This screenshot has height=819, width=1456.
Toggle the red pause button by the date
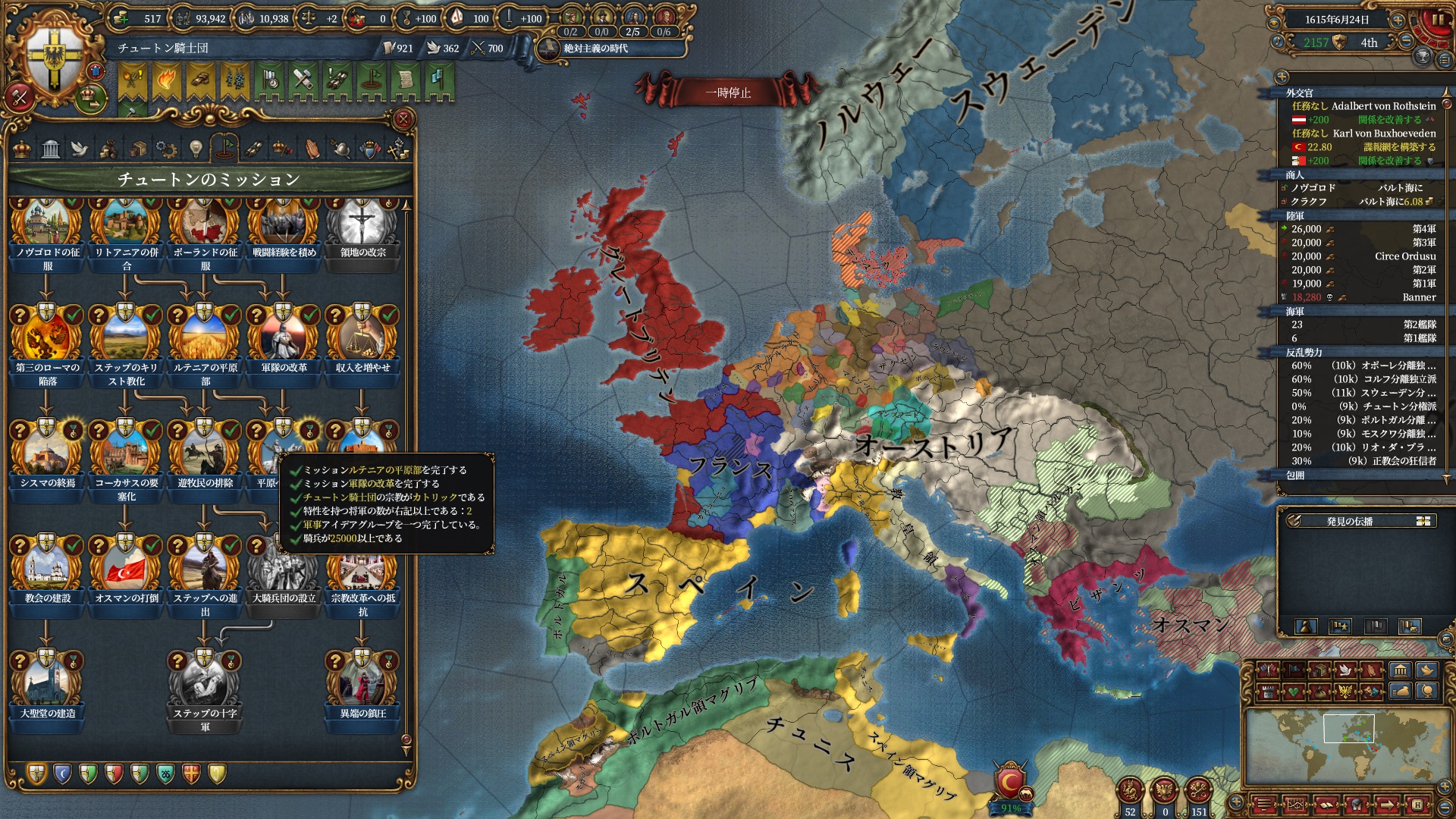[x=1438, y=21]
